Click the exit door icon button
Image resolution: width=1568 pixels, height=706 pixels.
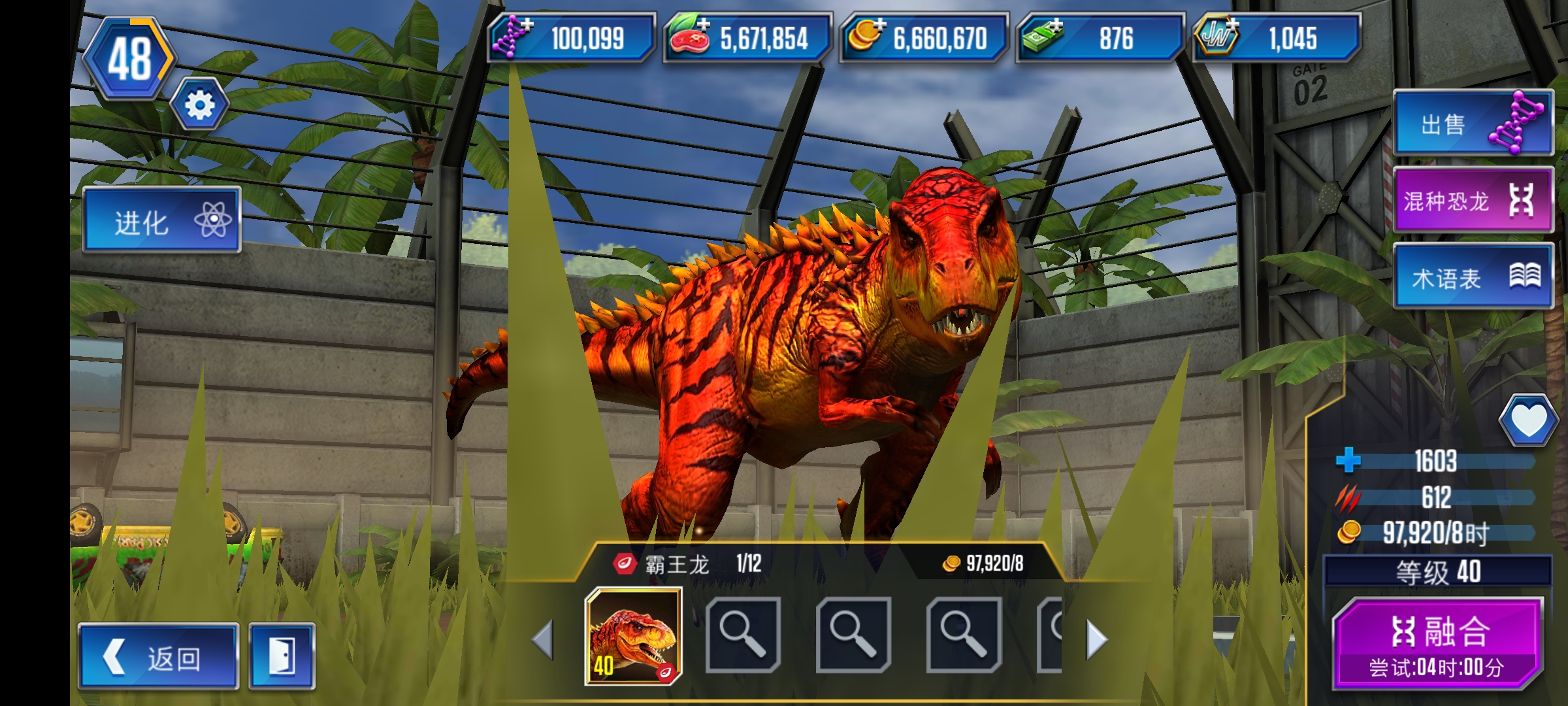tap(282, 656)
